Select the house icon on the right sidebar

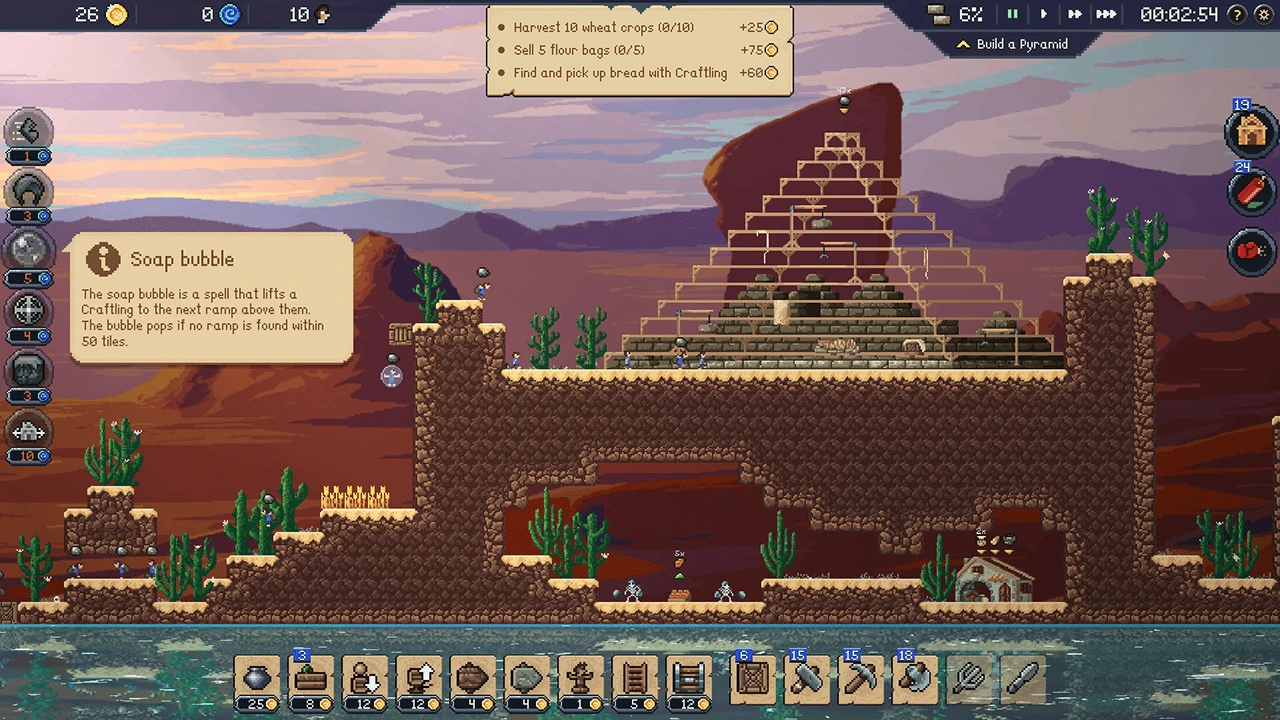click(1248, 130)
